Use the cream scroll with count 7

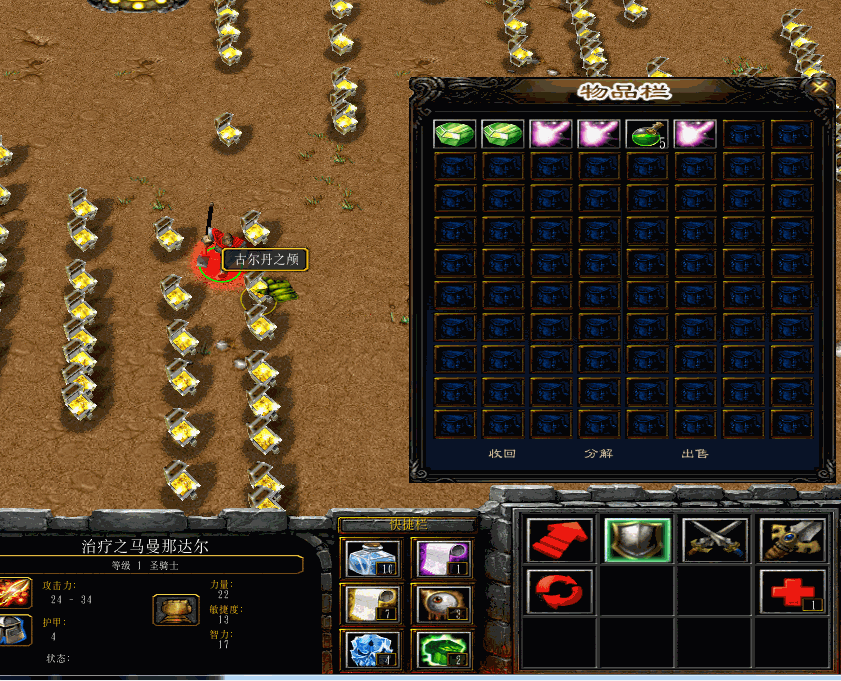coord(372,604)
